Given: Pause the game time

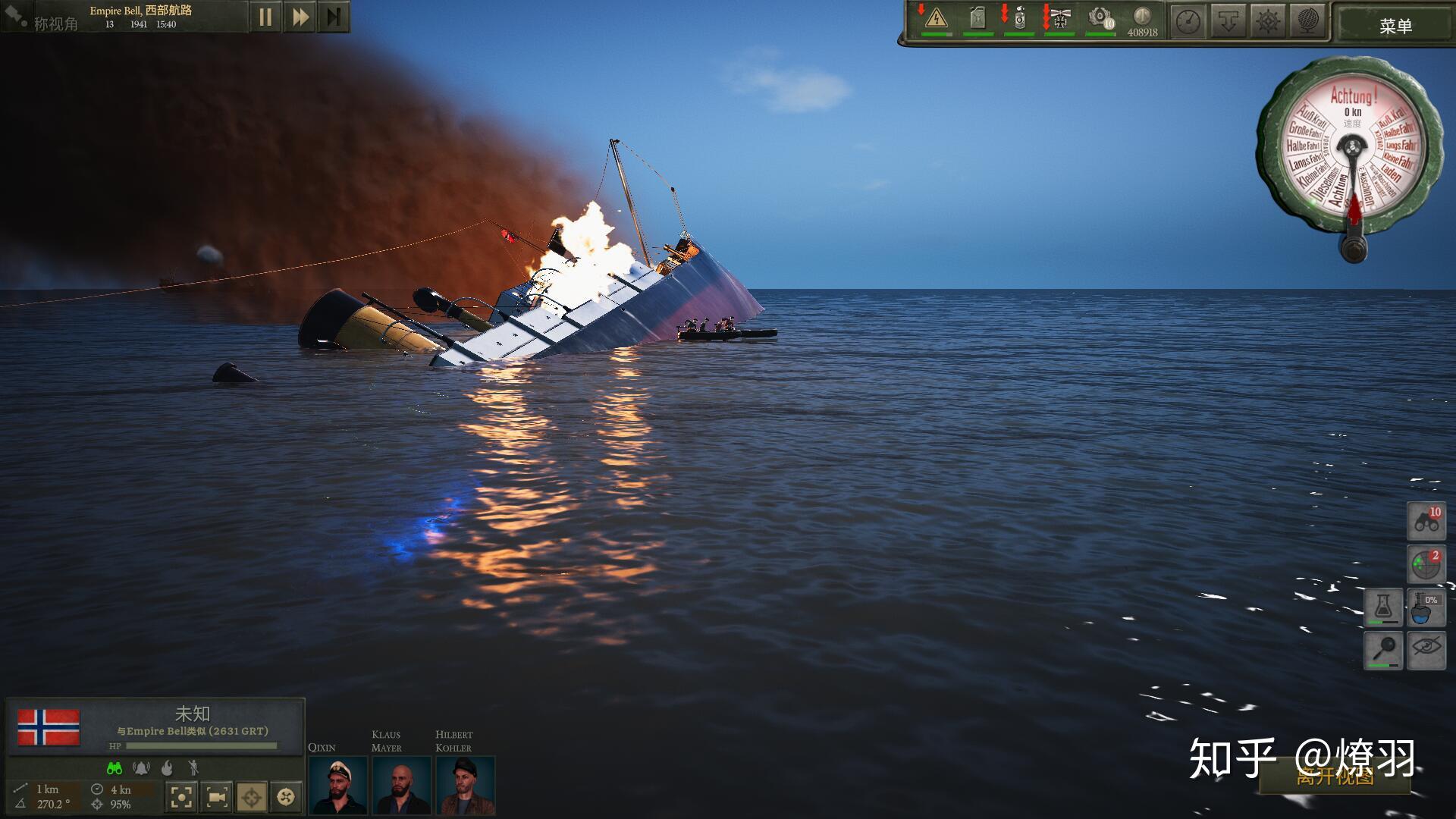Looking at the screenshot, I should tap(265, 17).
